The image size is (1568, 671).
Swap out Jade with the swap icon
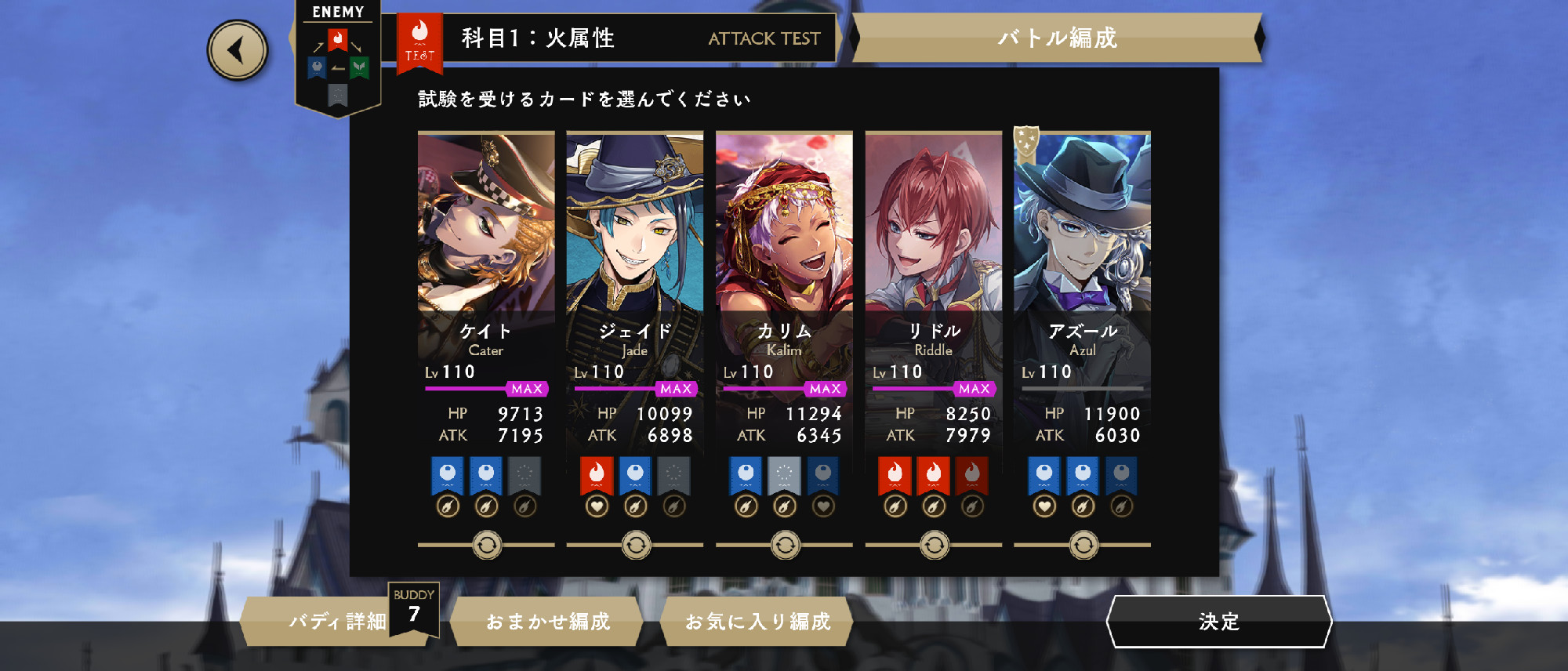click(x=636, y=545)
